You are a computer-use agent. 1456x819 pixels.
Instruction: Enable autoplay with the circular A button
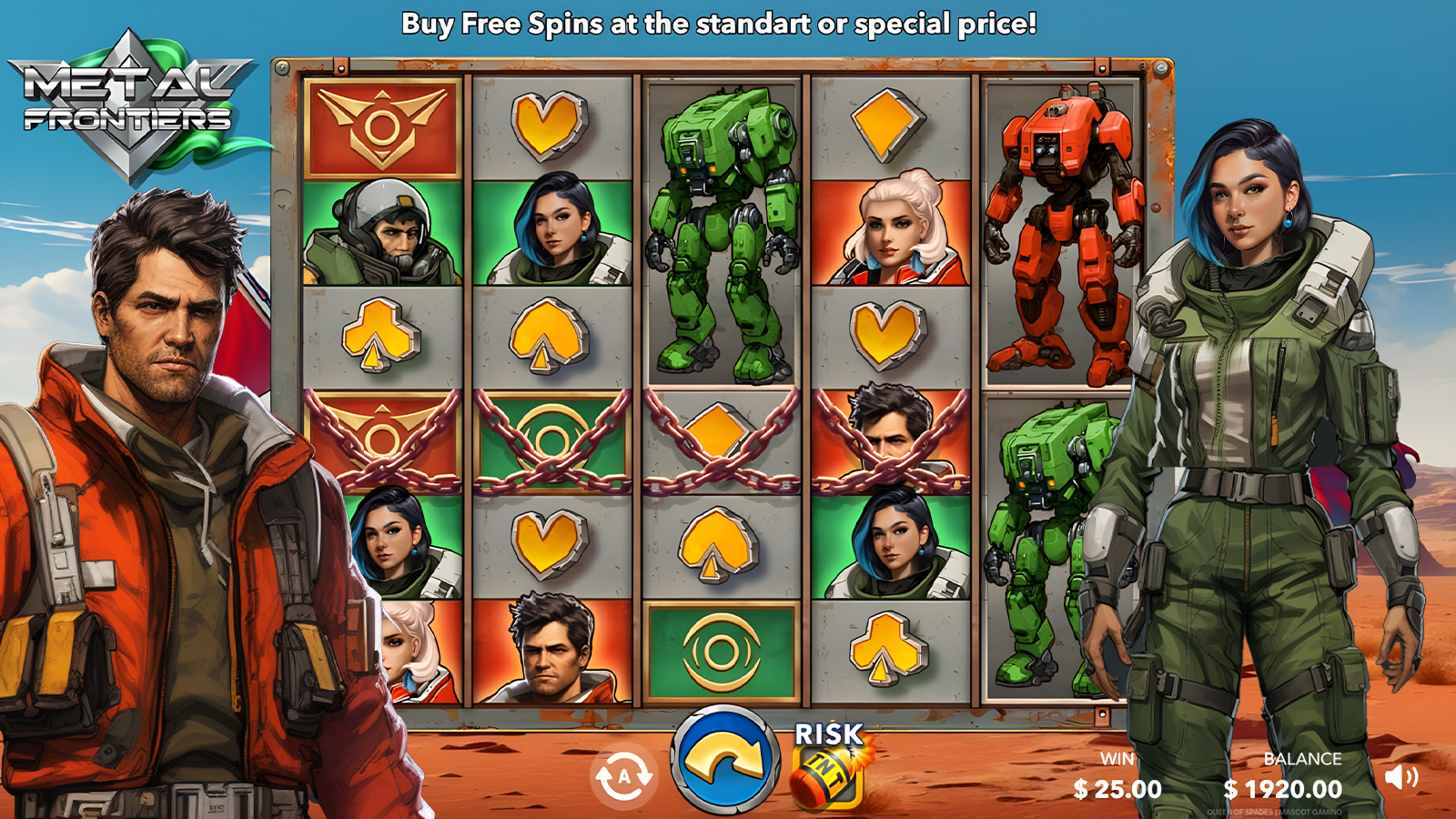click(623, 777)
